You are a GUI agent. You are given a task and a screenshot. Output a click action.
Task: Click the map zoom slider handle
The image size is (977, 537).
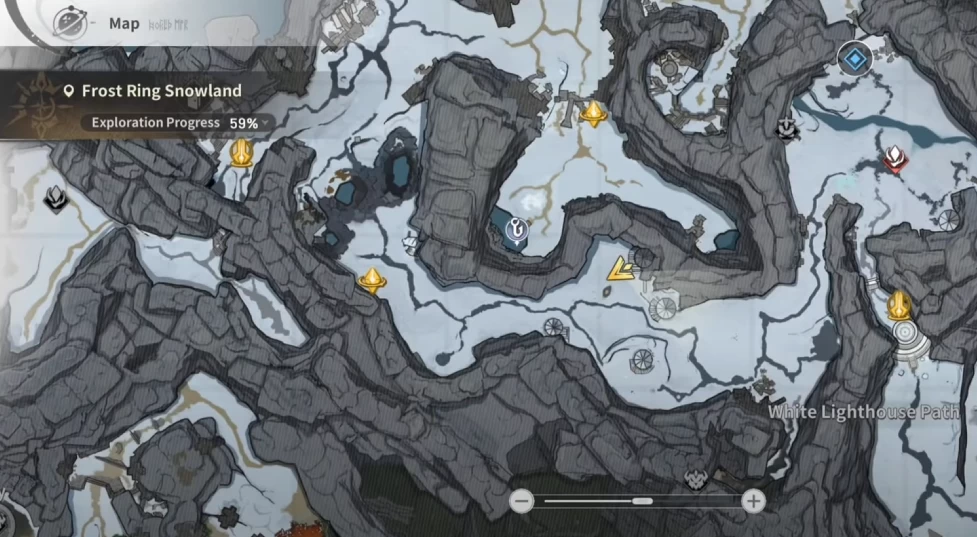[643, 501]
